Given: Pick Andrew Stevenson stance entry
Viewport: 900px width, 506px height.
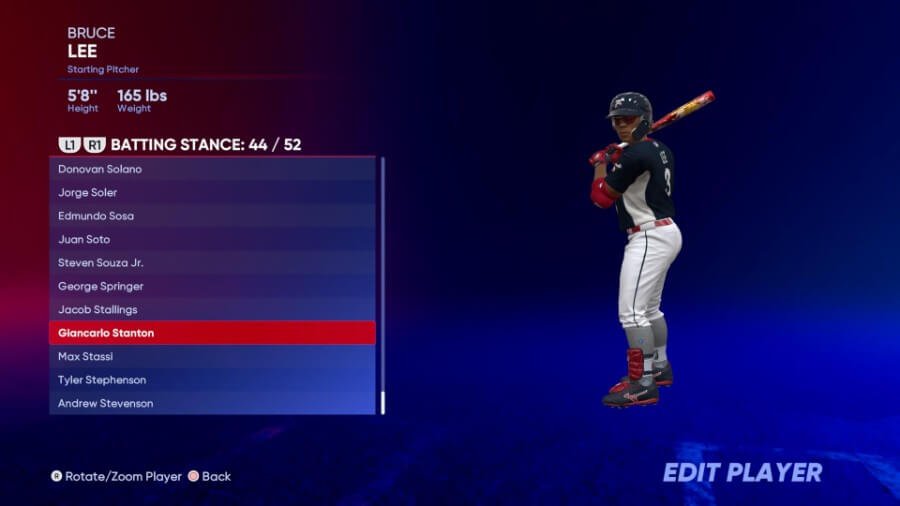Looking at the screenshot, I should pos(212,404).
